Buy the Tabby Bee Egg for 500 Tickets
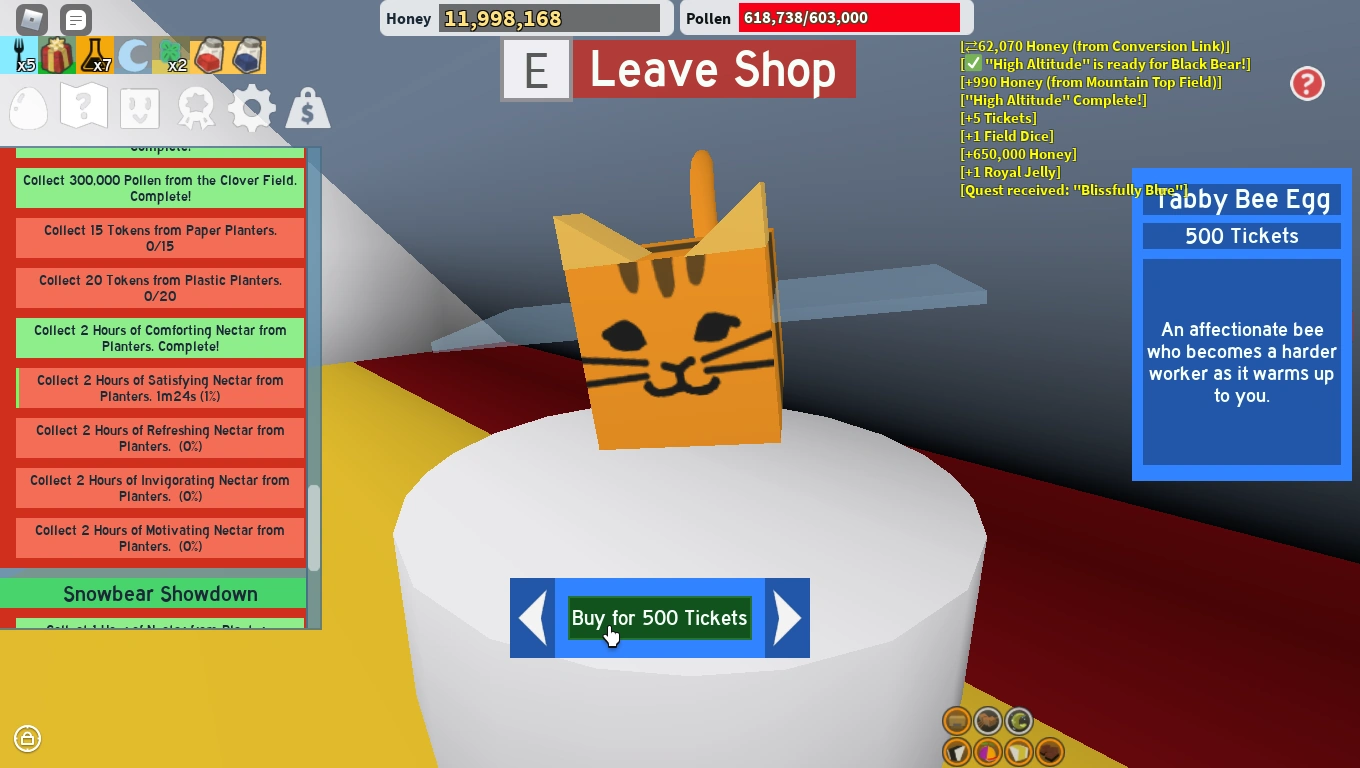The height and width of the screenshot is (768, 1360). click(659, 618)
